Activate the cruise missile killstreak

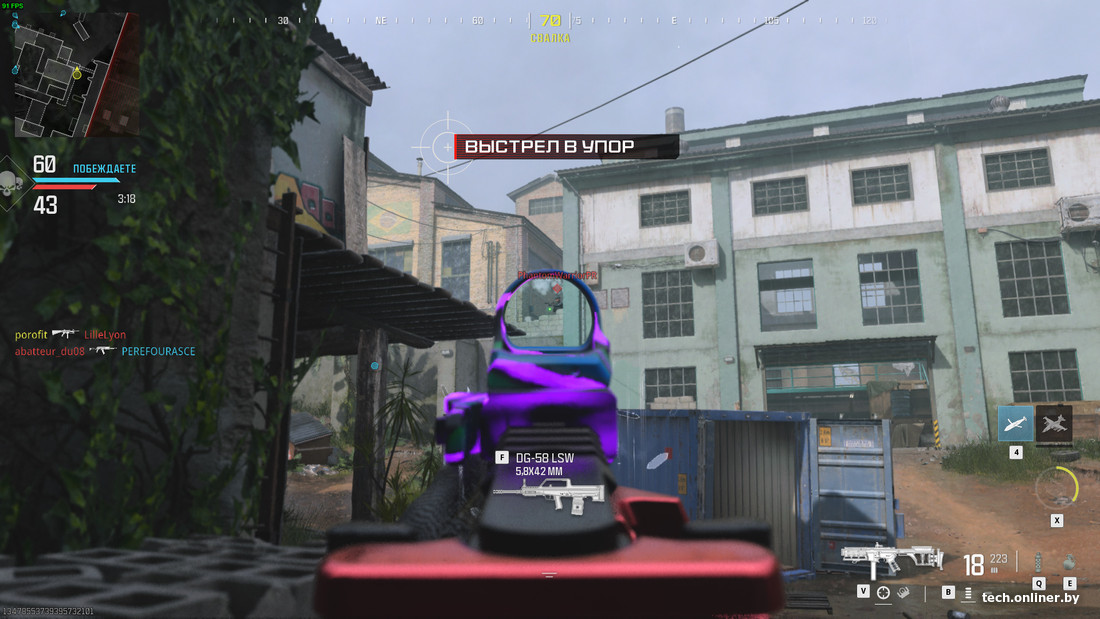click(1016, 424)
